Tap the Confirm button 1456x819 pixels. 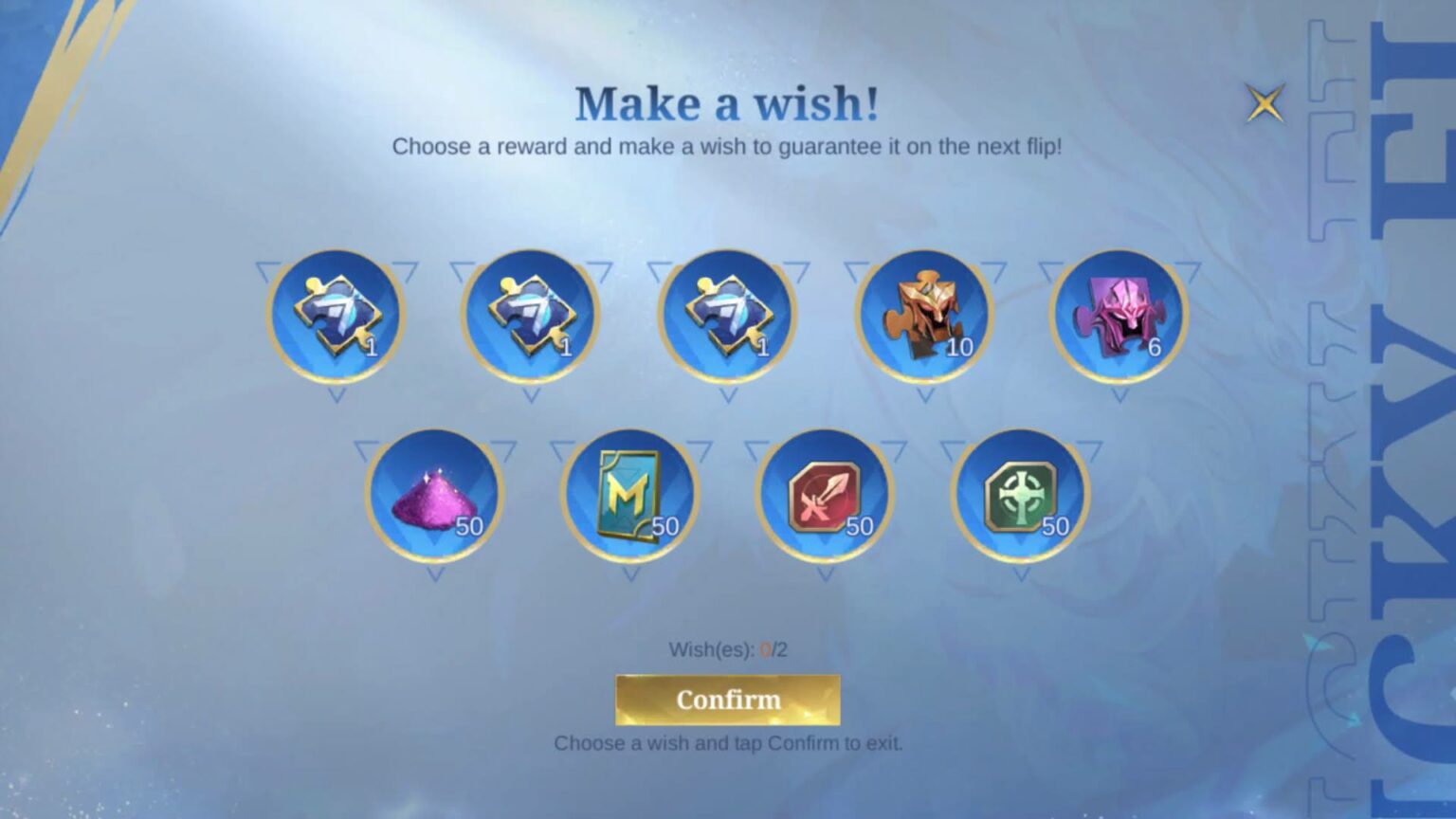coord(727,700)
